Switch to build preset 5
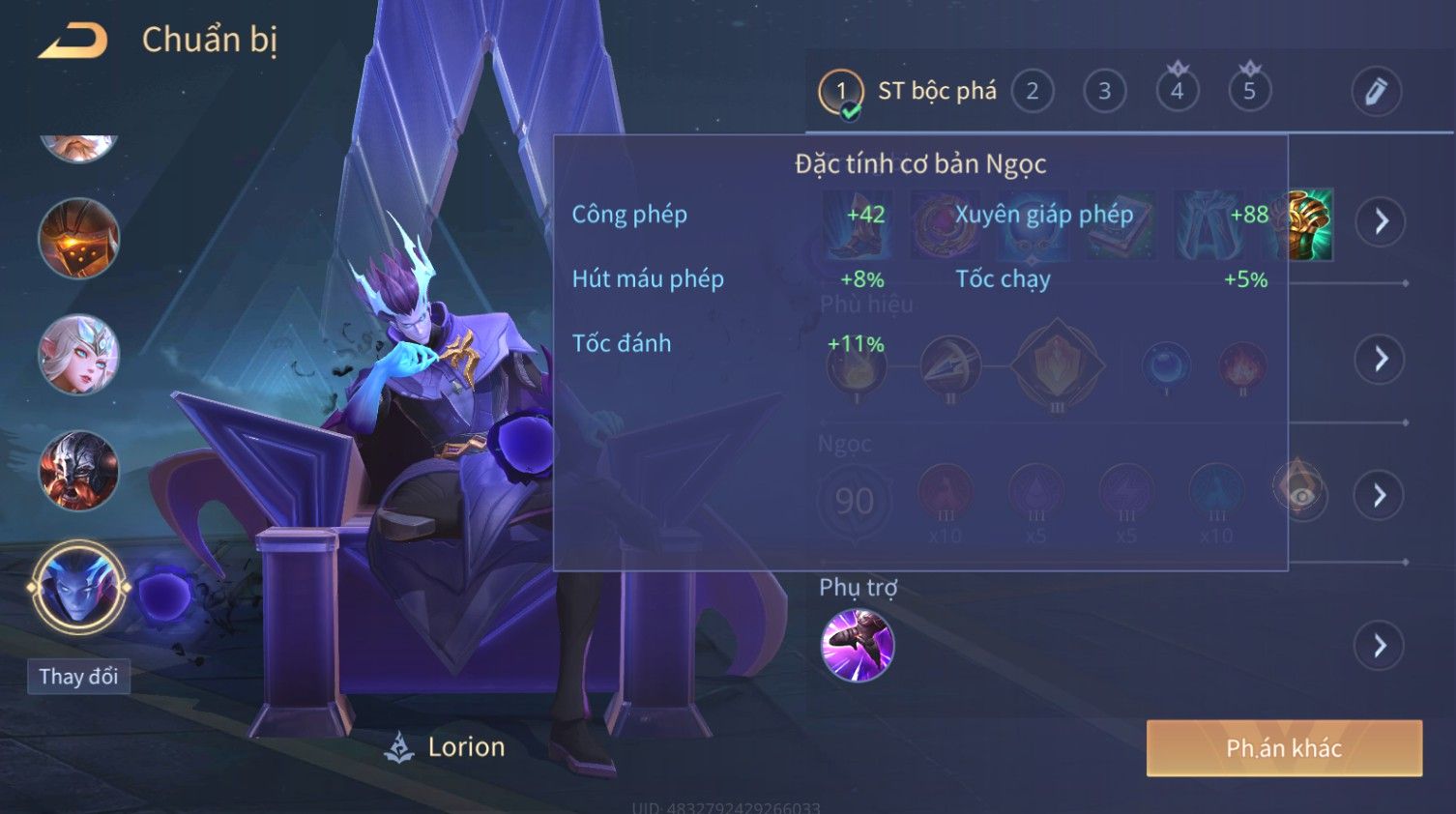 1249,92
